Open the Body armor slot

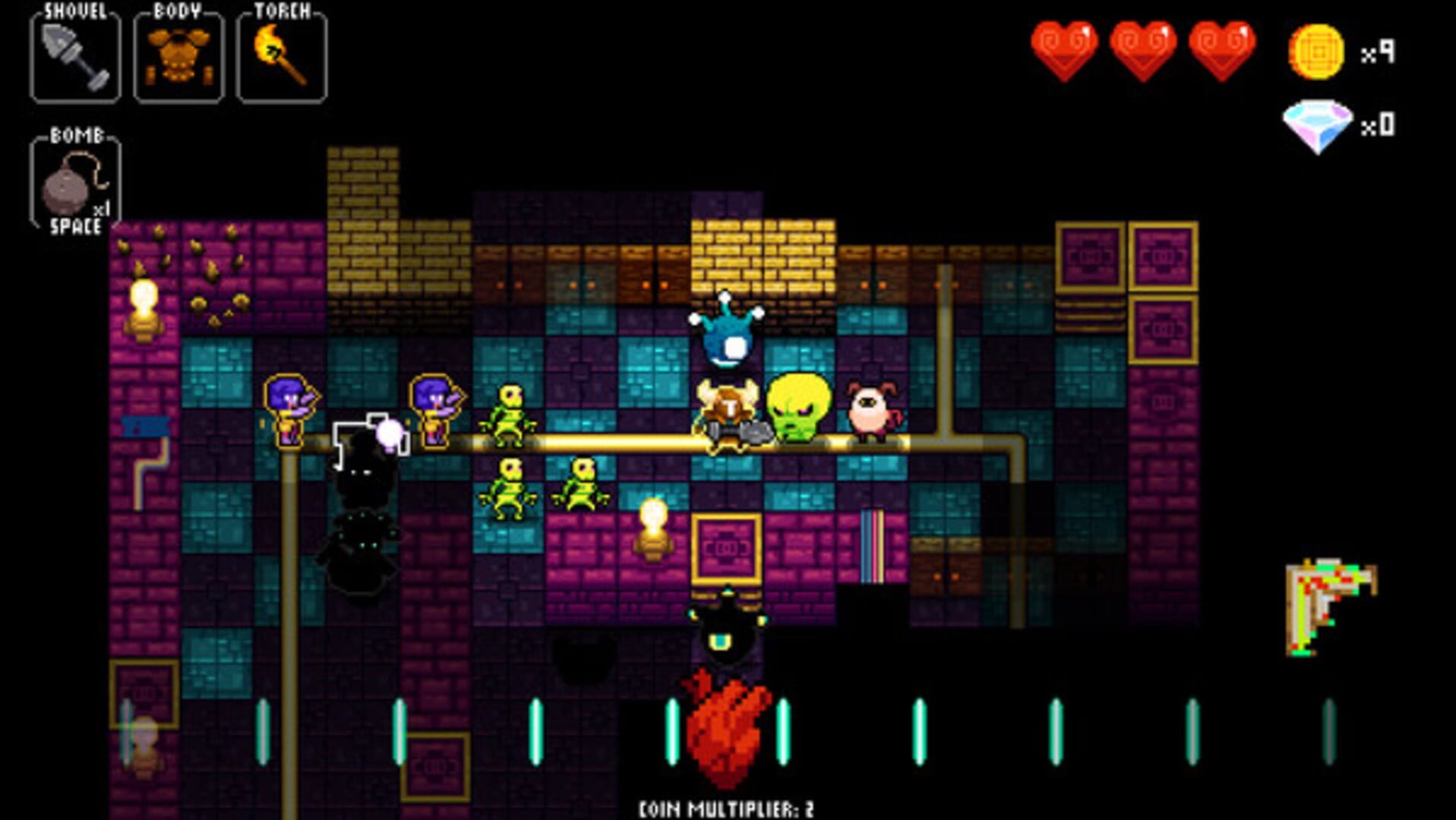180,57
